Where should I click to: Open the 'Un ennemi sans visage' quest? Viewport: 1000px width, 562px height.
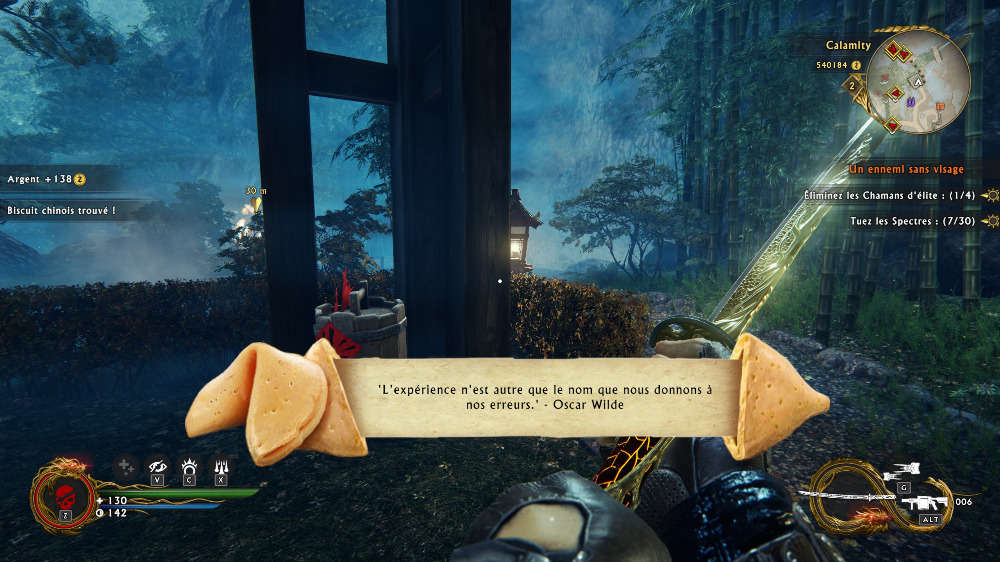906,170
